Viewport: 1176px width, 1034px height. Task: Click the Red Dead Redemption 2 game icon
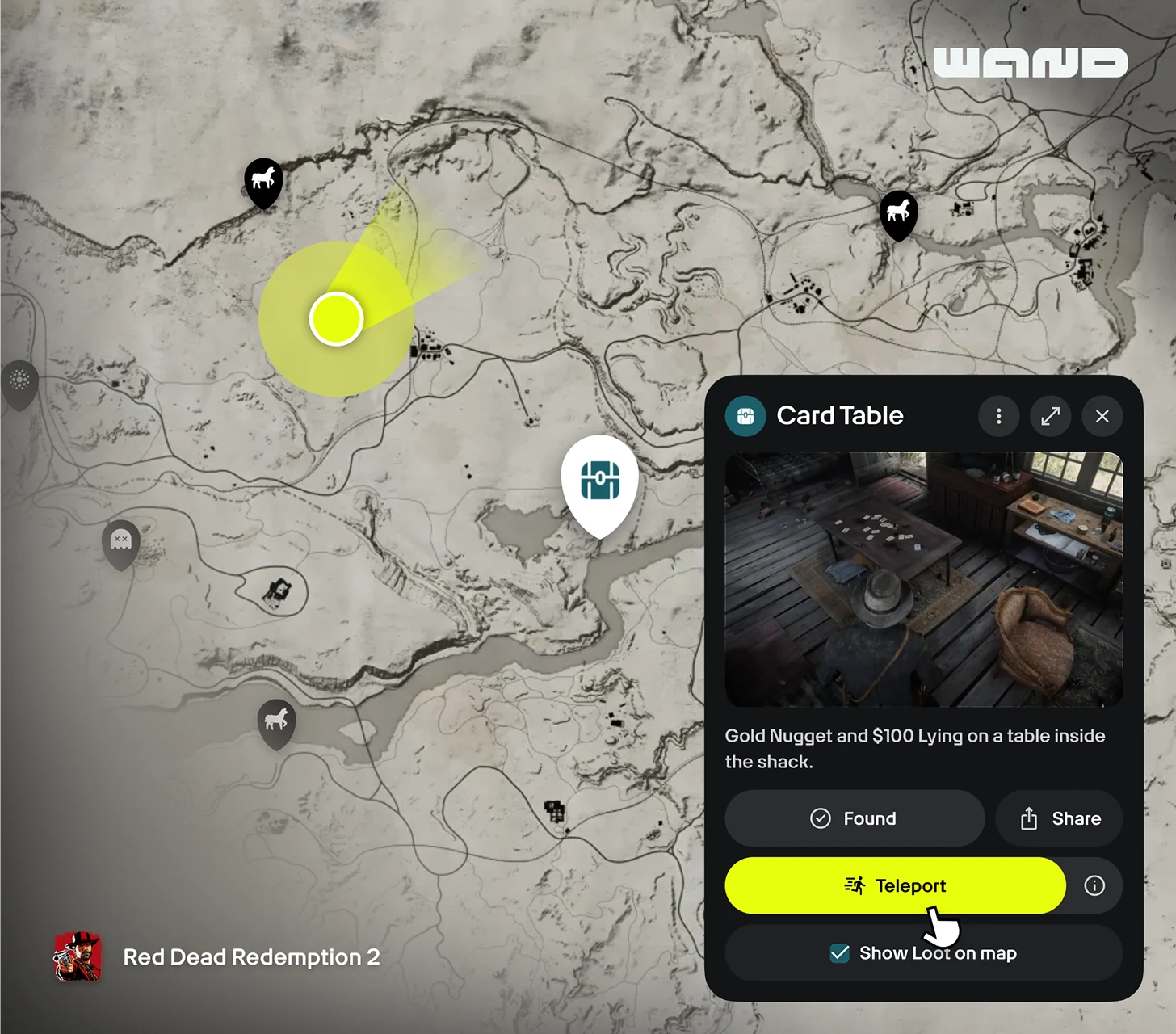click(x=78, y=956)
